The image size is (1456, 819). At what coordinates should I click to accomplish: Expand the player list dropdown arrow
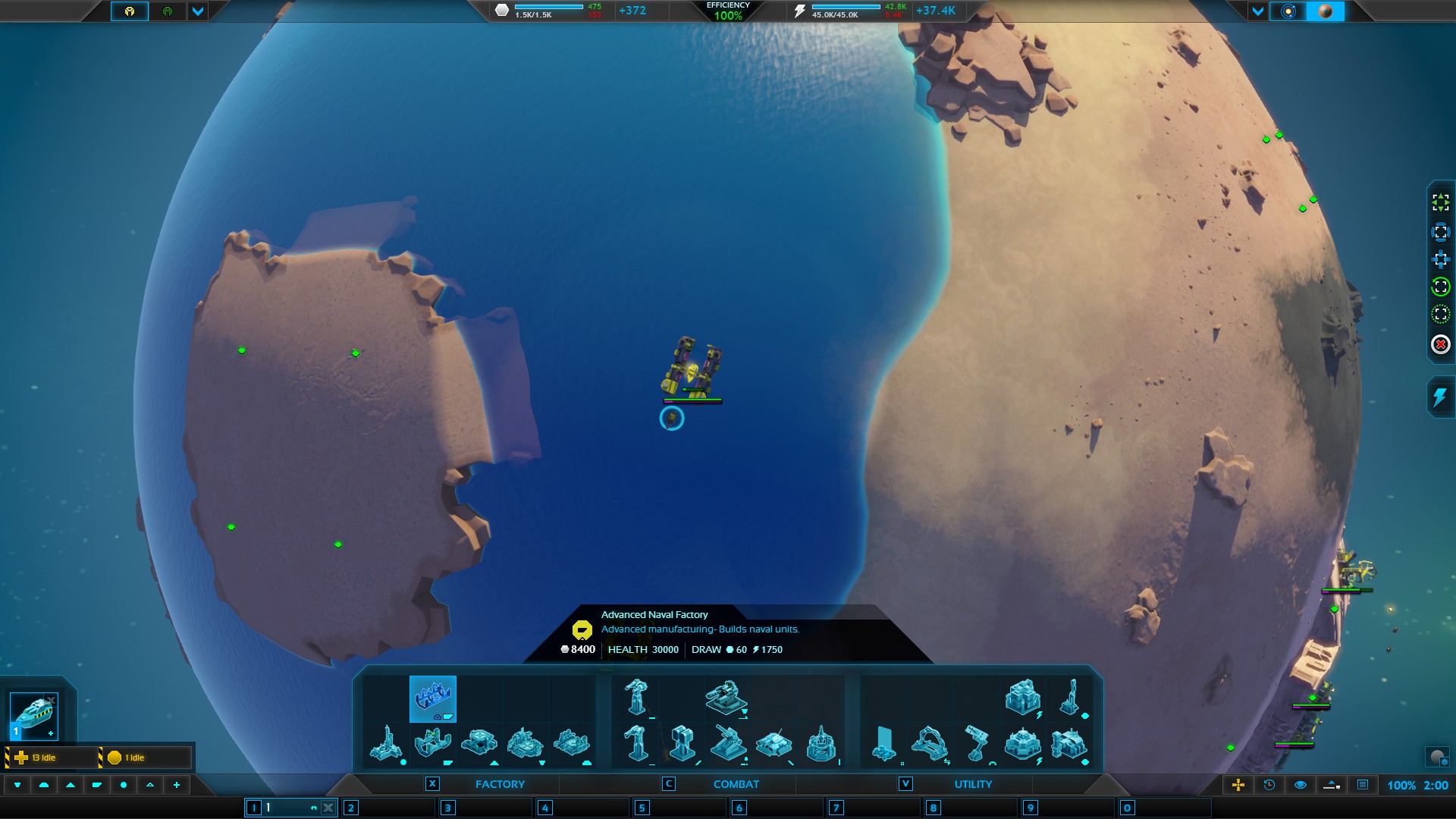pos(198,11)
